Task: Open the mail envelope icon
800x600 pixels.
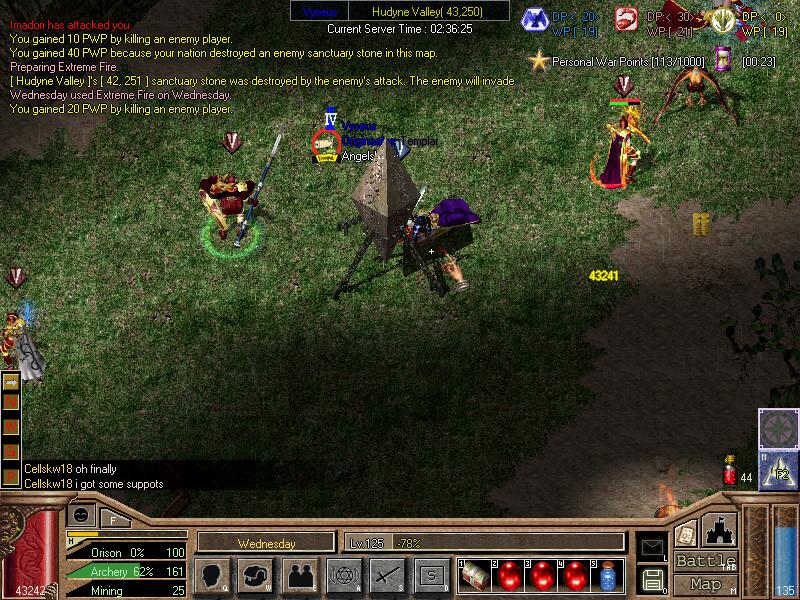Action: click(x=652, y=546)
